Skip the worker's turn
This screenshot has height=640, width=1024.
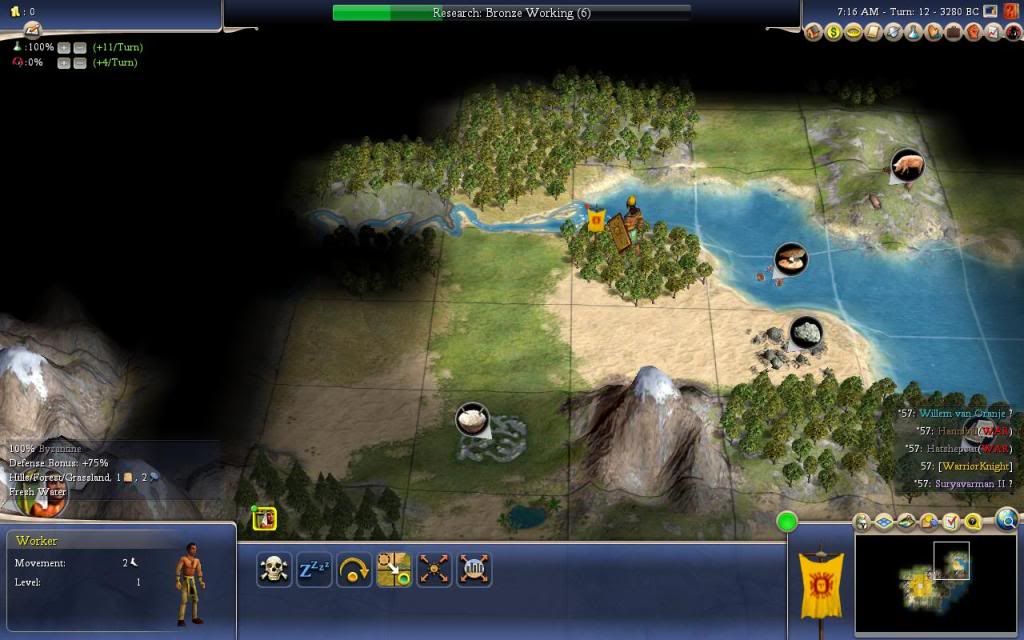coord(353,570)
